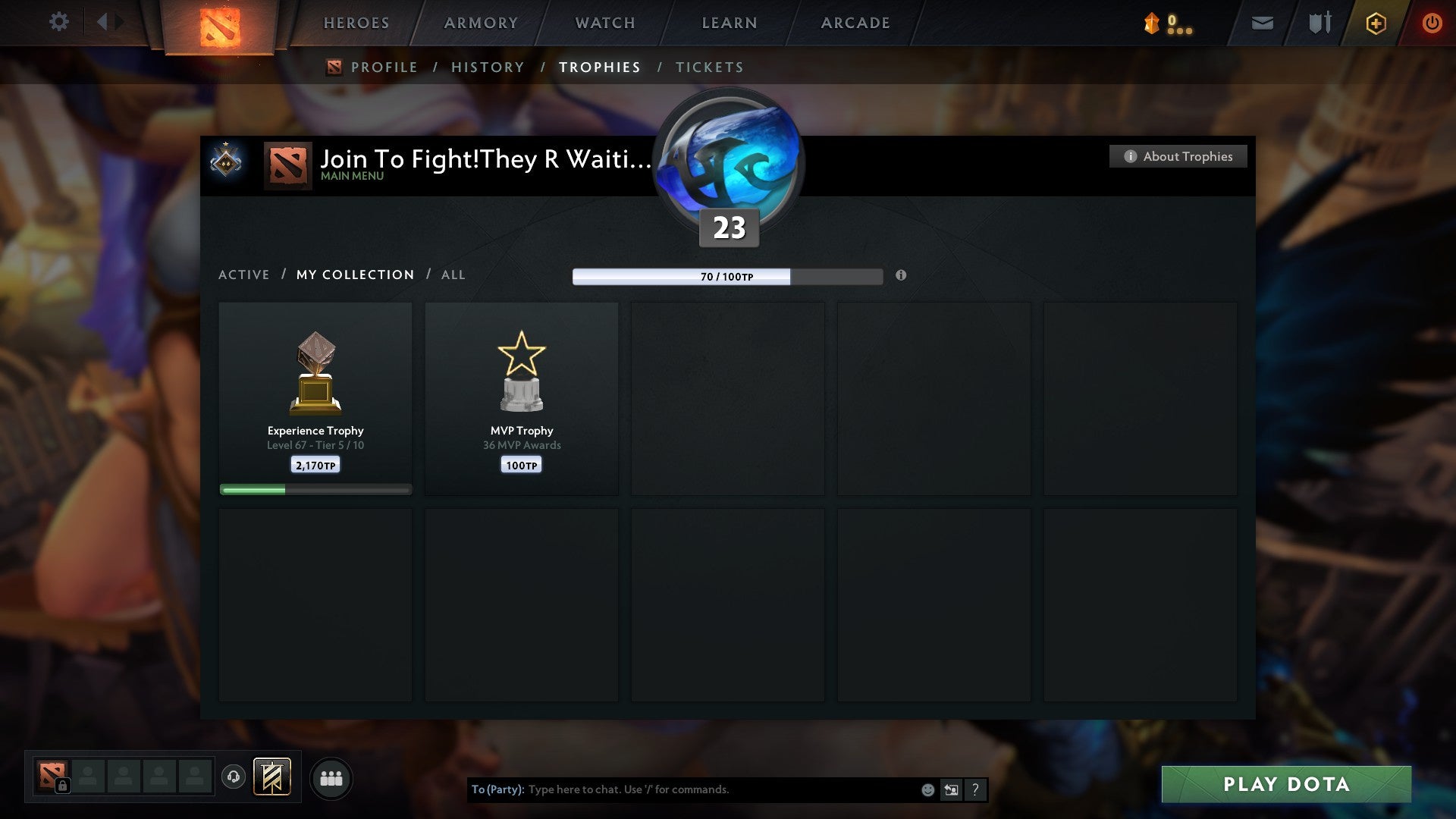
Task: Click the chat help question mark icon
Action: click(975, 789)
